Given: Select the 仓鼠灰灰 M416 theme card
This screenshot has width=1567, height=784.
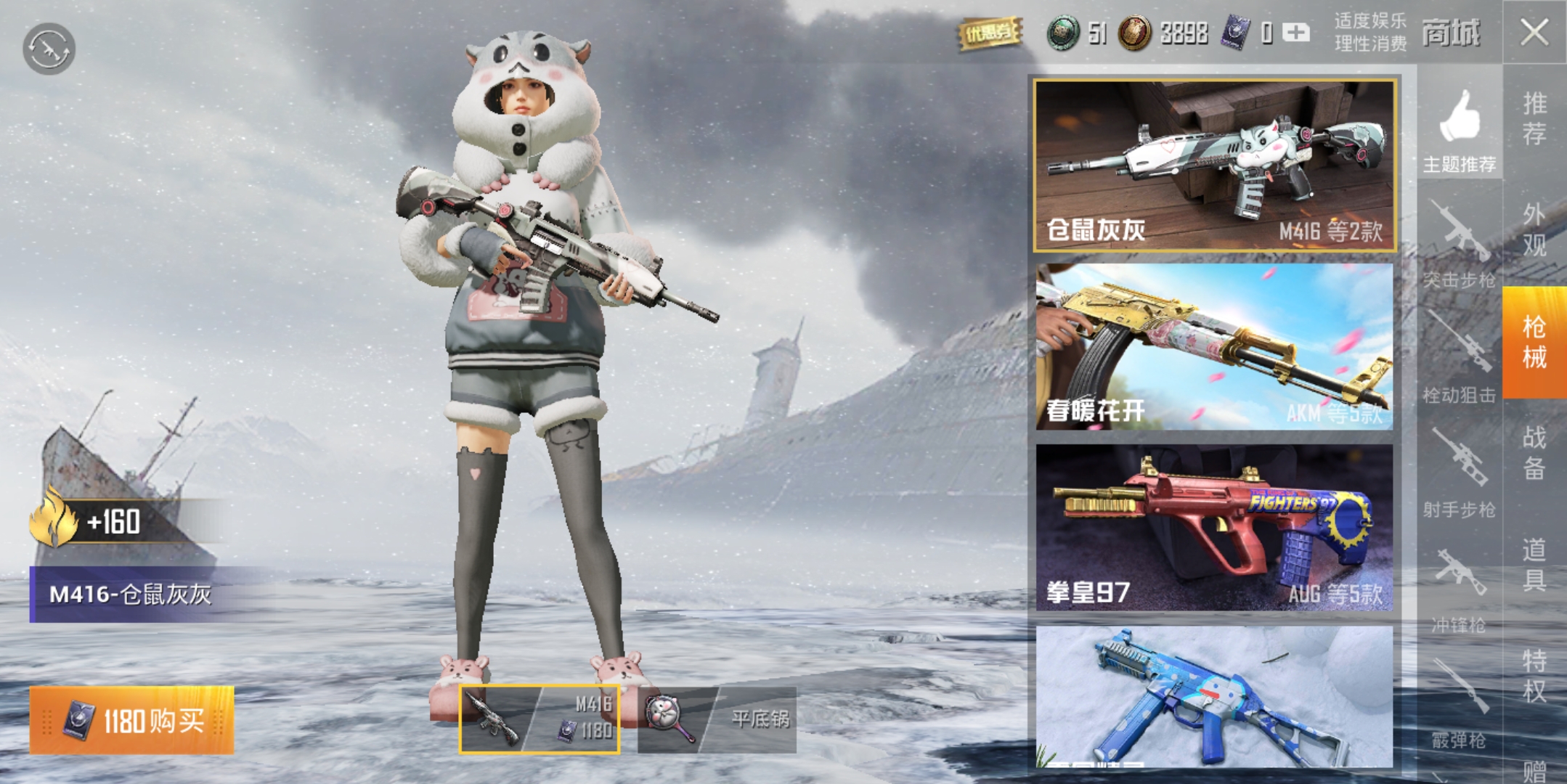Looking at the screenshot, I should pos(1215,166).
